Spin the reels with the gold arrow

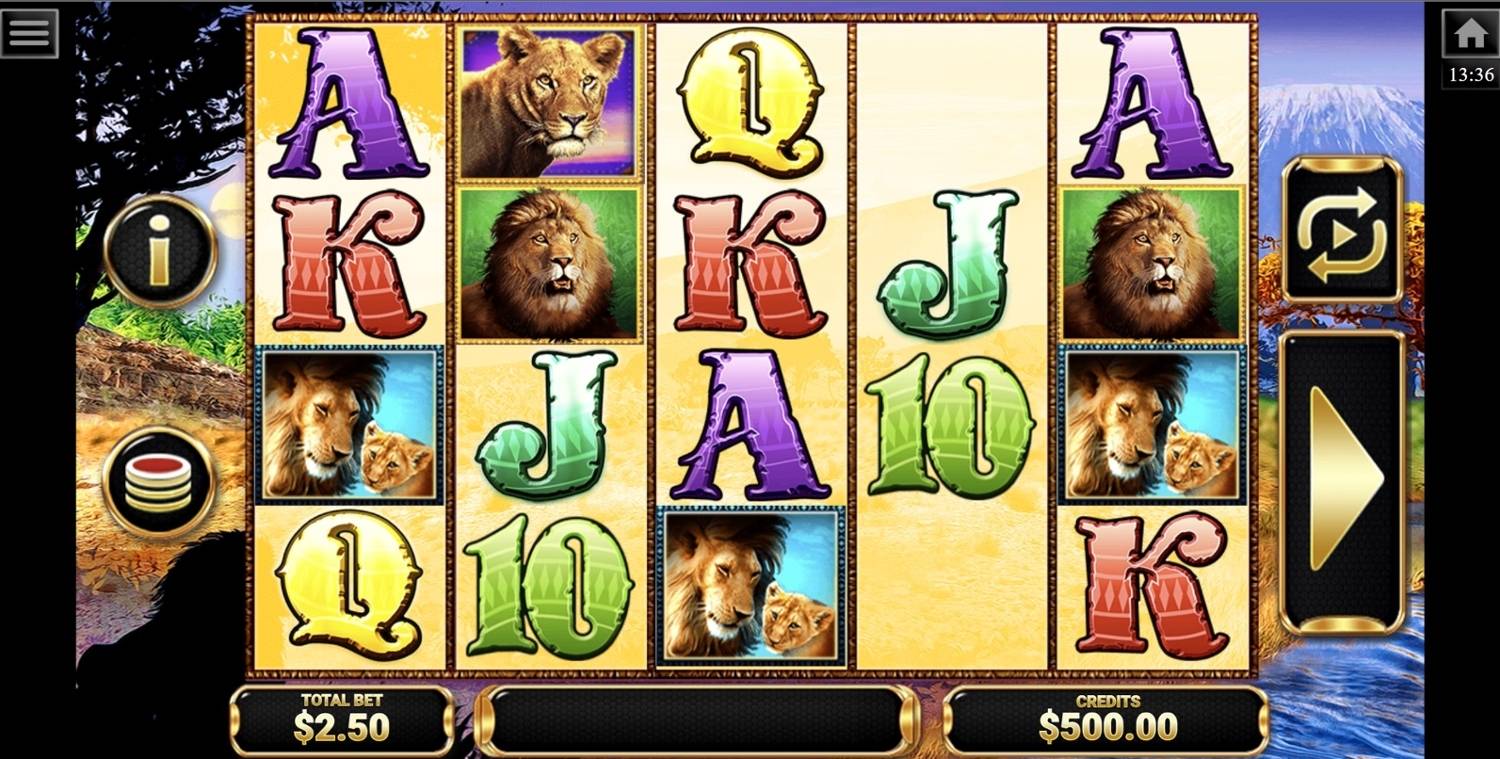(x=1342, y=482)
